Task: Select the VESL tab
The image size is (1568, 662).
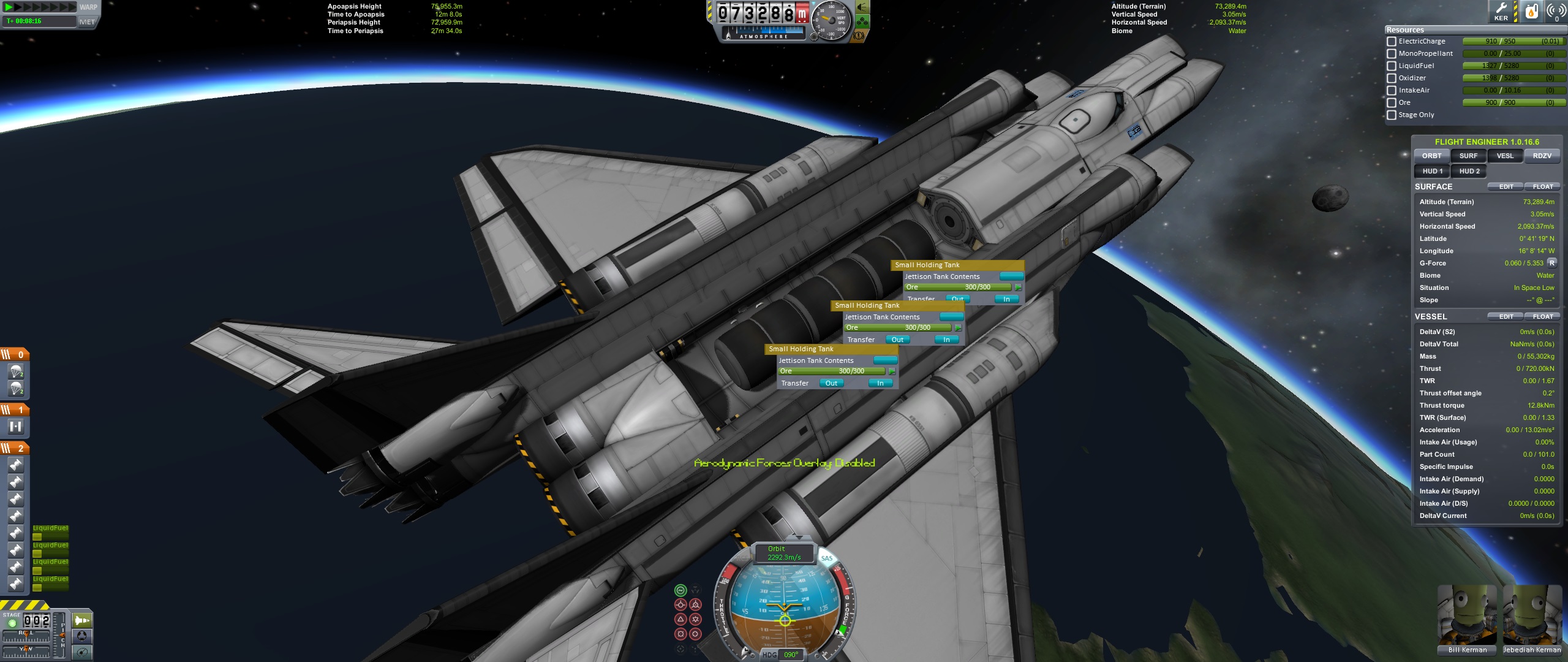Action: point(1505,156)
